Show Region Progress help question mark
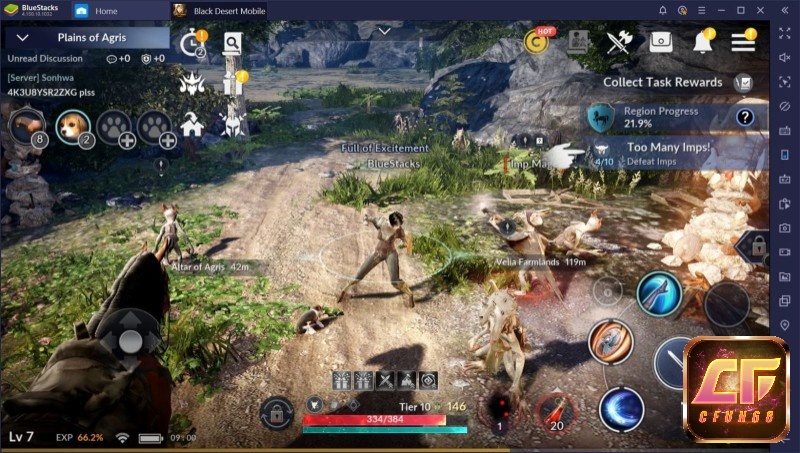Image resolution: width=800 pixels, height=453 pixels. click(x=744, y=118)
